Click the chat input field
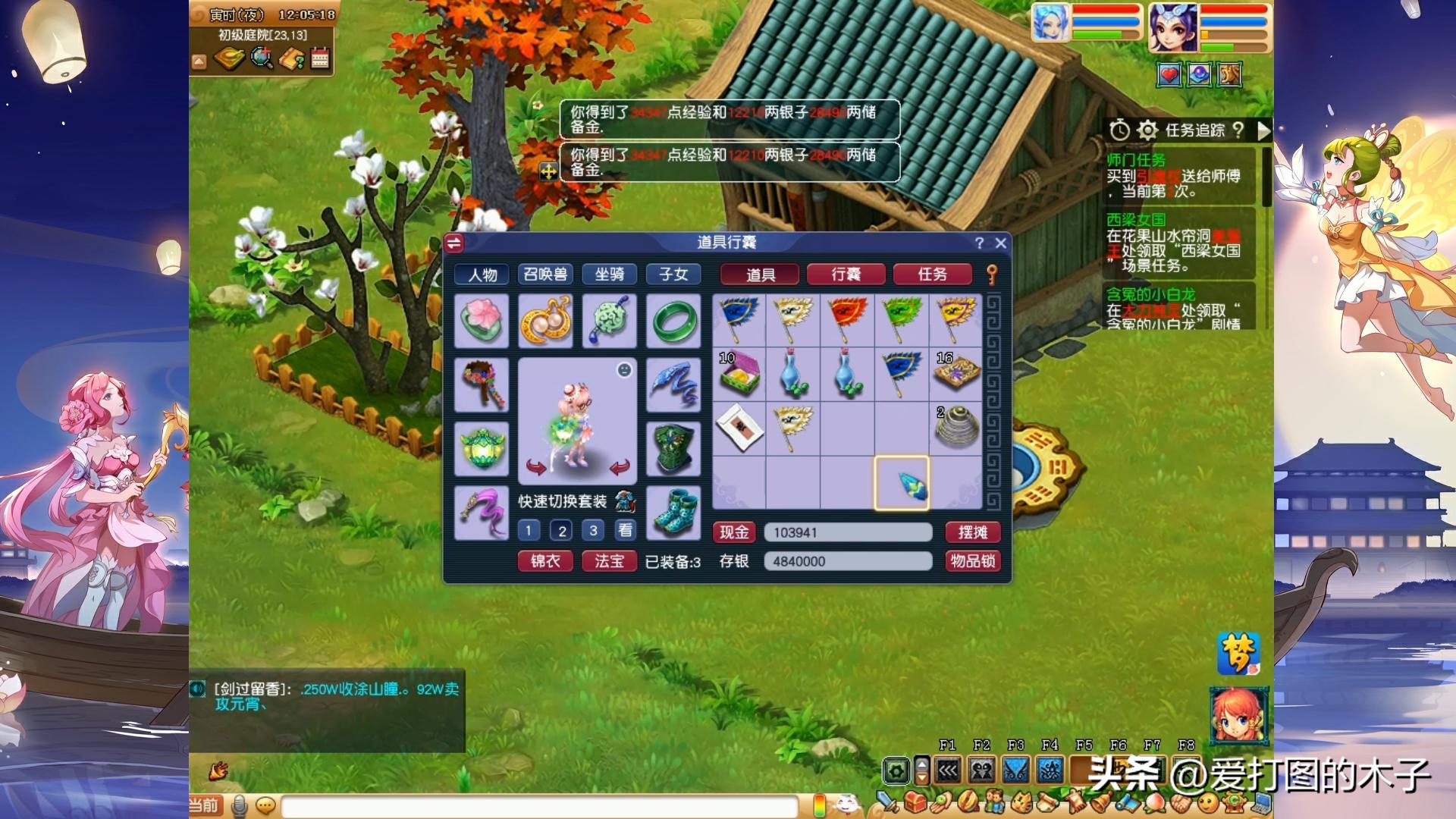The image size is (1456, 819). click(538, 805)
